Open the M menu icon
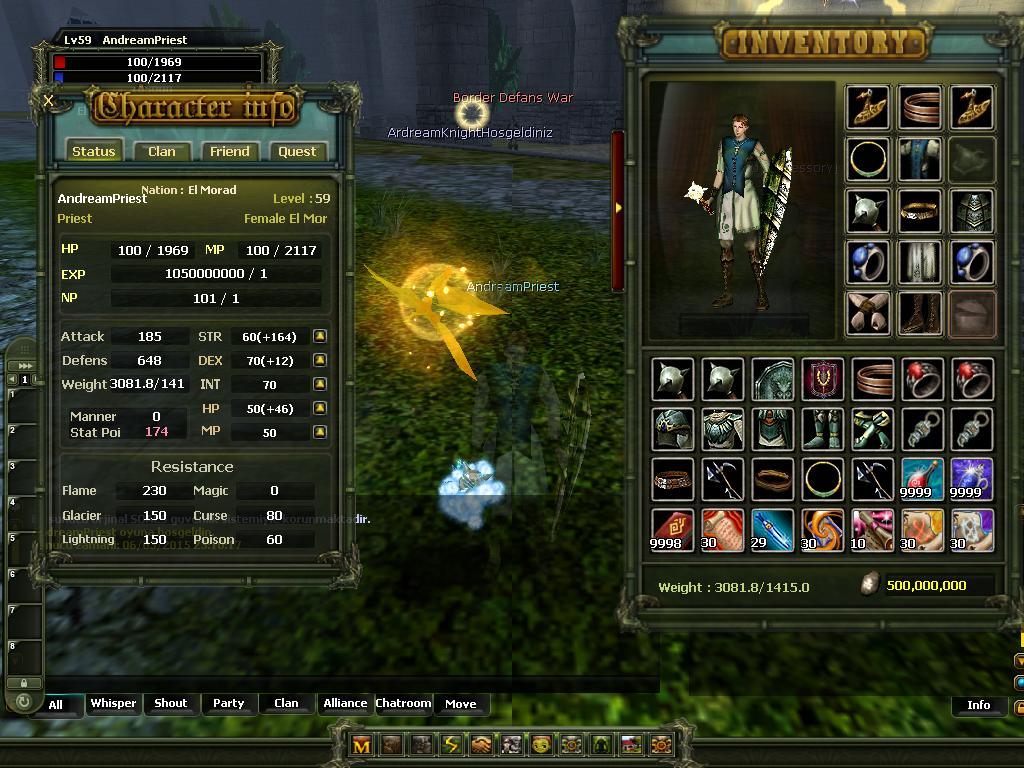 click(x=362, y=745)
